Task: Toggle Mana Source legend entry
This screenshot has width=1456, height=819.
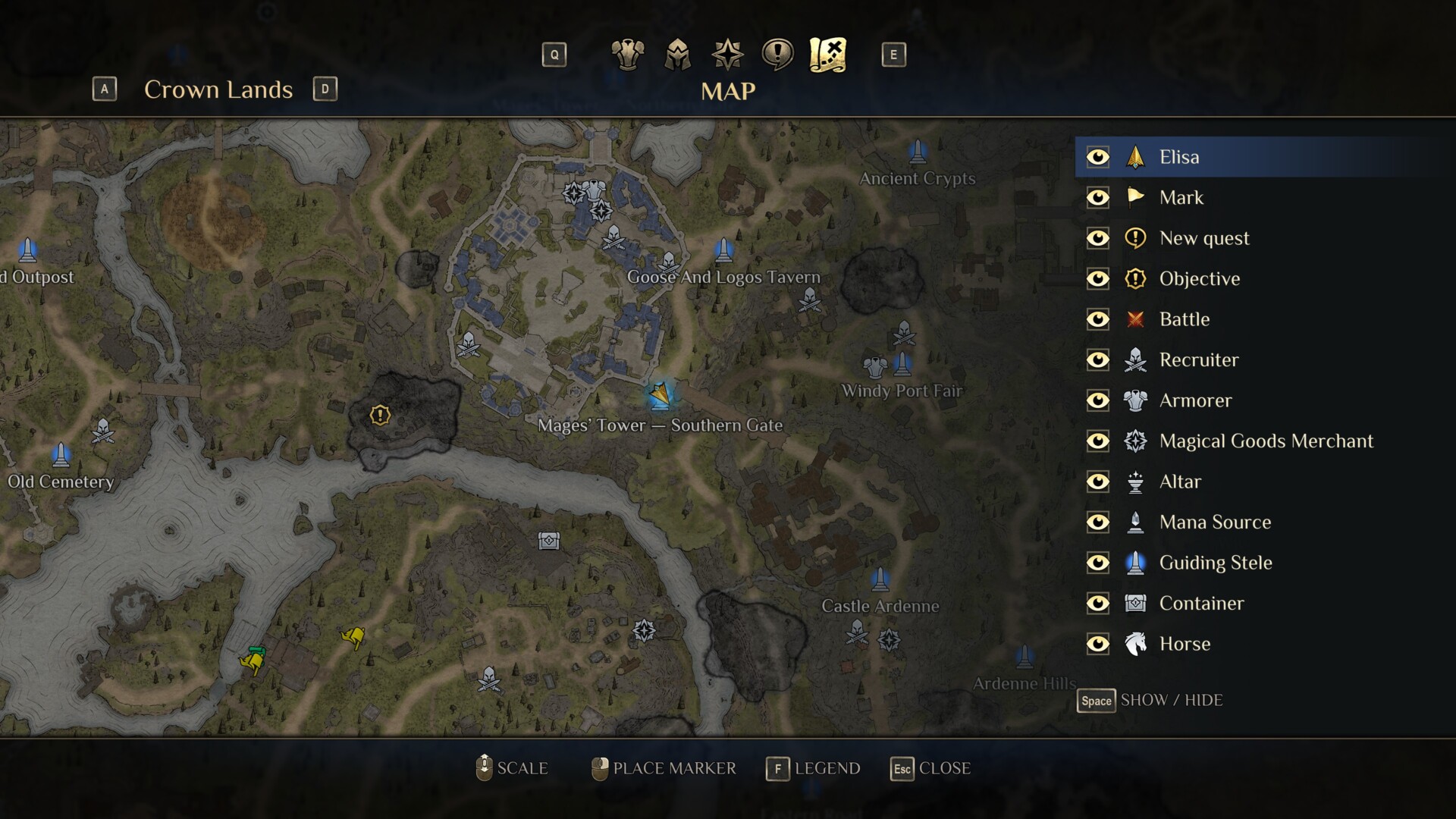Action: [x=1097, y=522]
